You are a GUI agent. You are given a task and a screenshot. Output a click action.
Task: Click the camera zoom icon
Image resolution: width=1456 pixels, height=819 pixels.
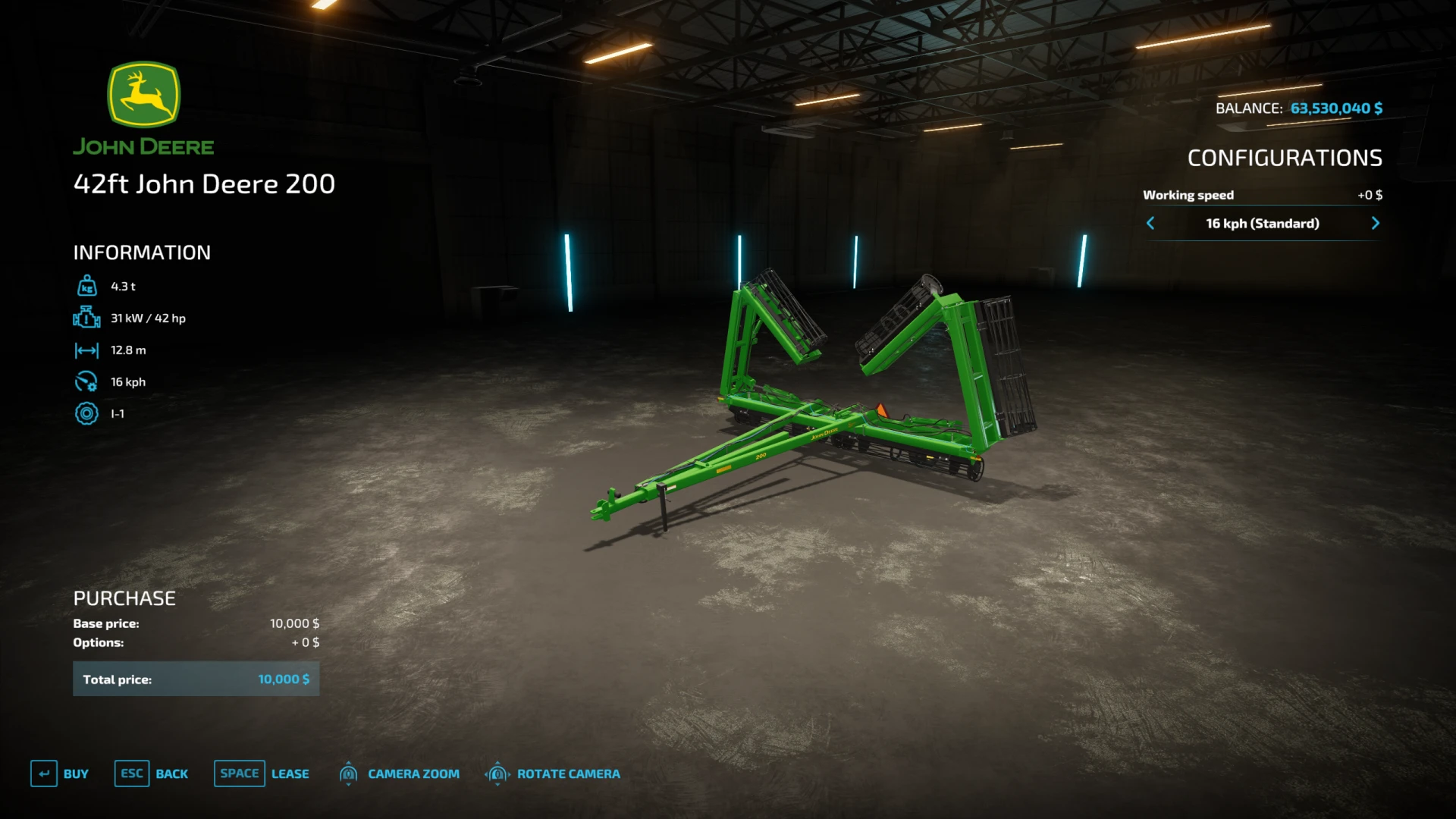349,773
